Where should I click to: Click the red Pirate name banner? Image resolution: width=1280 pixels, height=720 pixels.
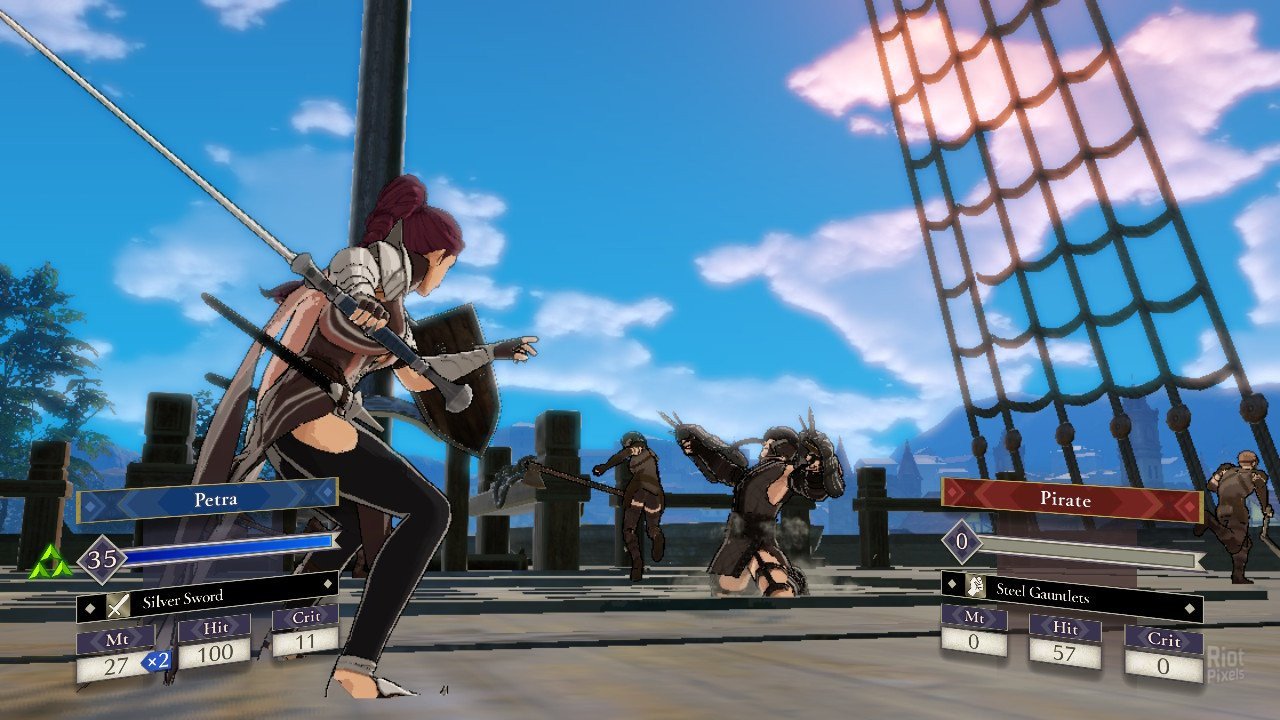(1070, 500)
